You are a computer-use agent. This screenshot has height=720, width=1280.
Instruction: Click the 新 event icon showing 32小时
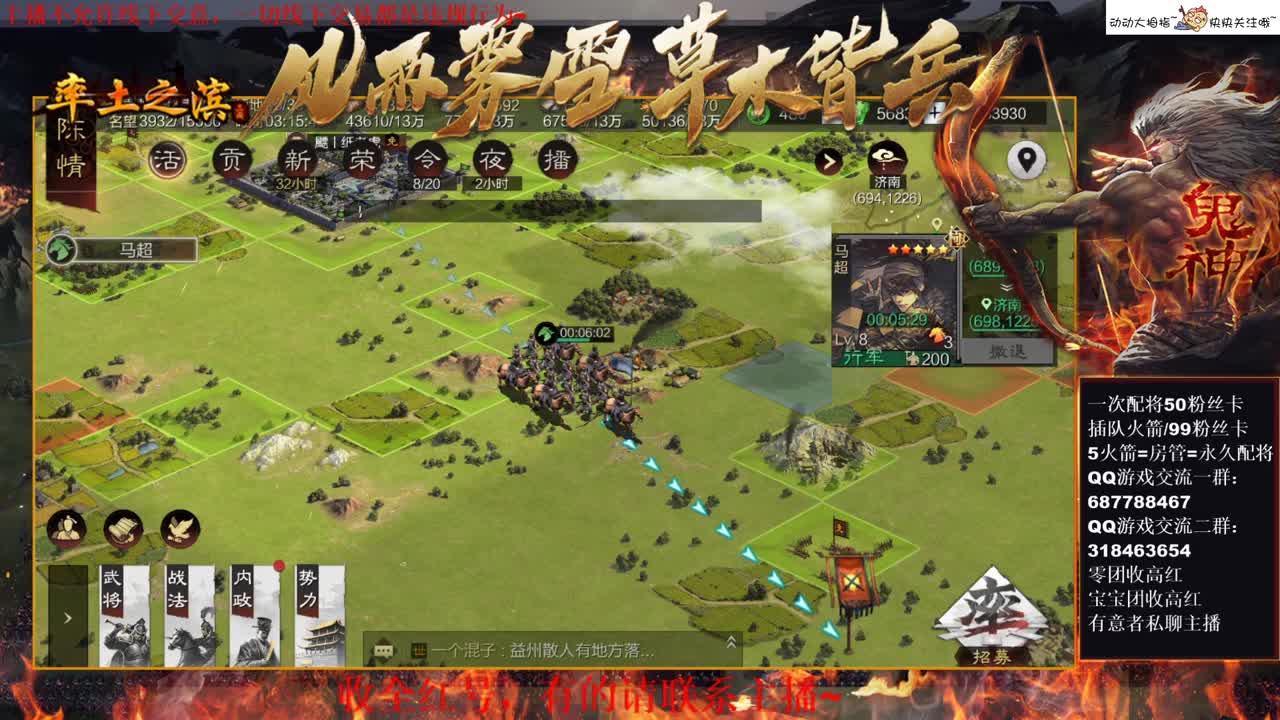296,158
